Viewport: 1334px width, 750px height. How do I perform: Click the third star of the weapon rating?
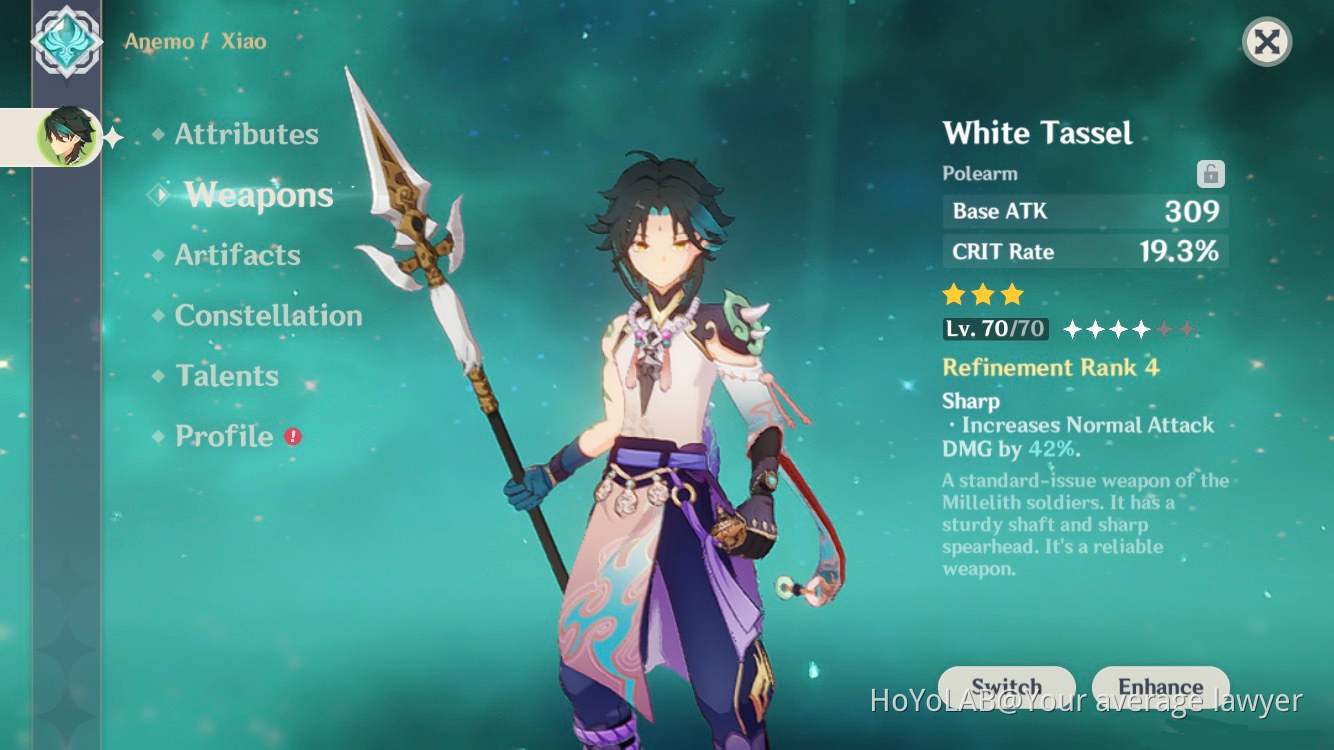tap(1011, 294)
